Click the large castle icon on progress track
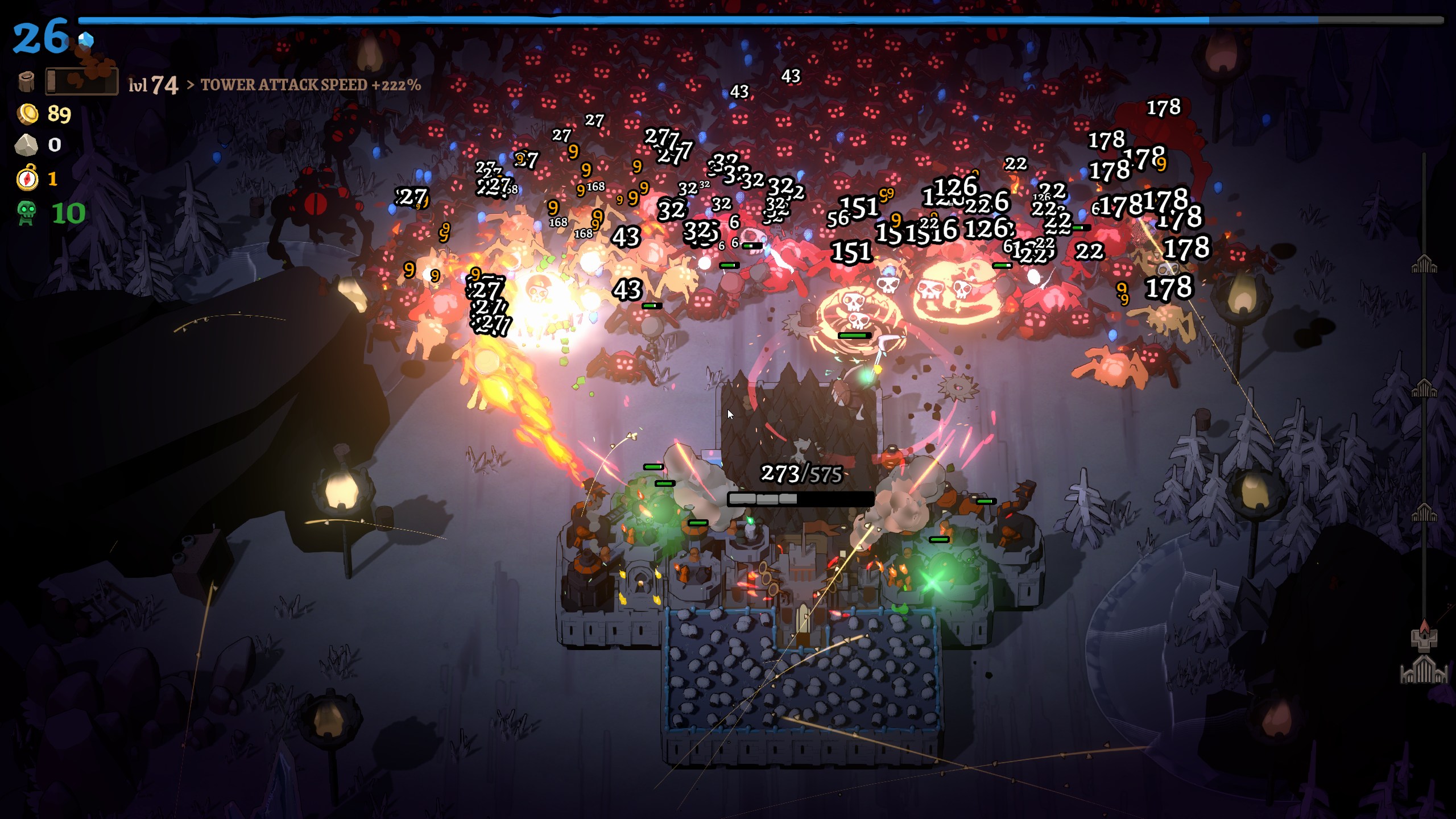 coord(1424,669)
